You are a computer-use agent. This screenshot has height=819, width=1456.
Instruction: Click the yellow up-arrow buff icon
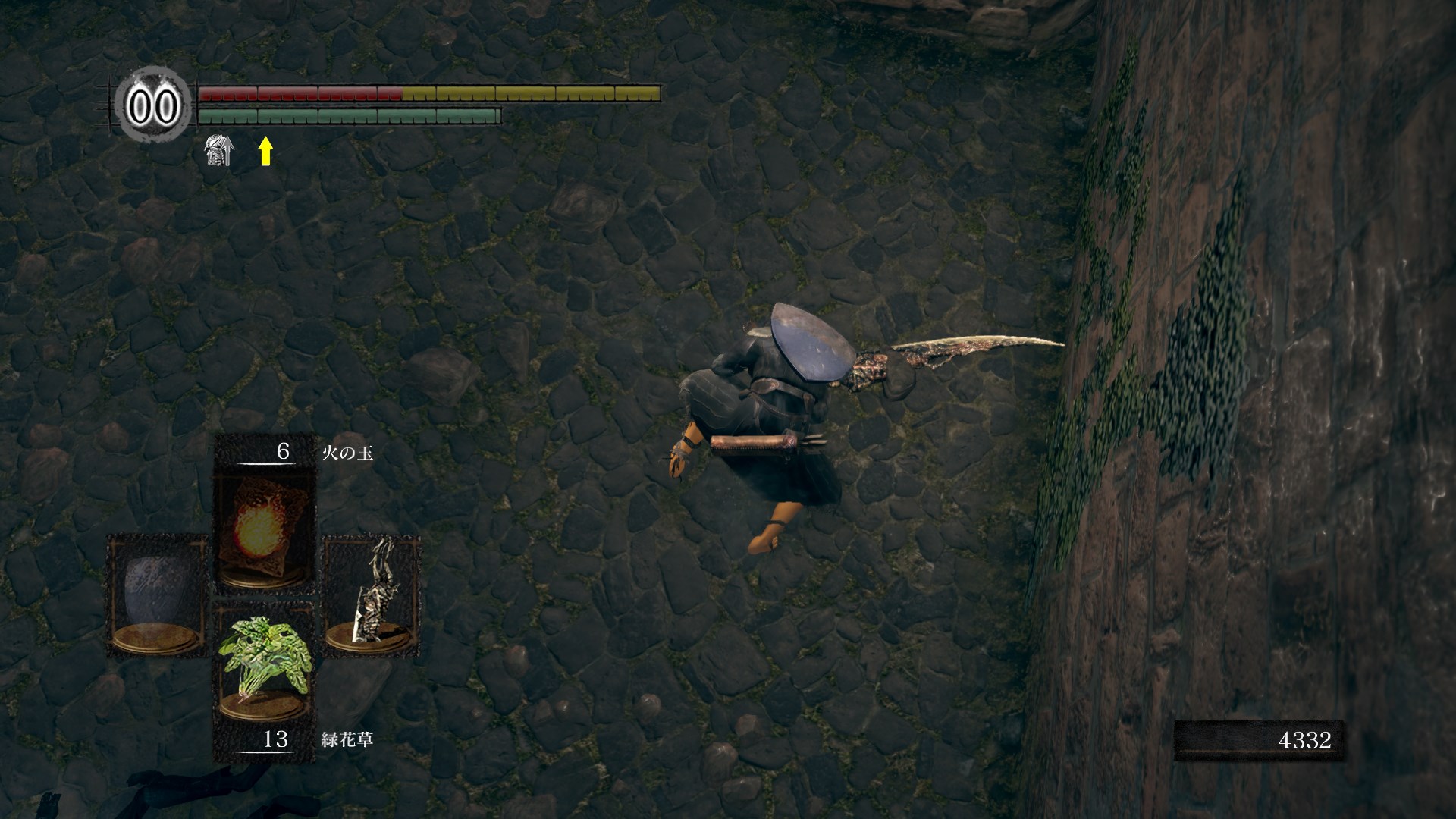(x=265, y=151)
